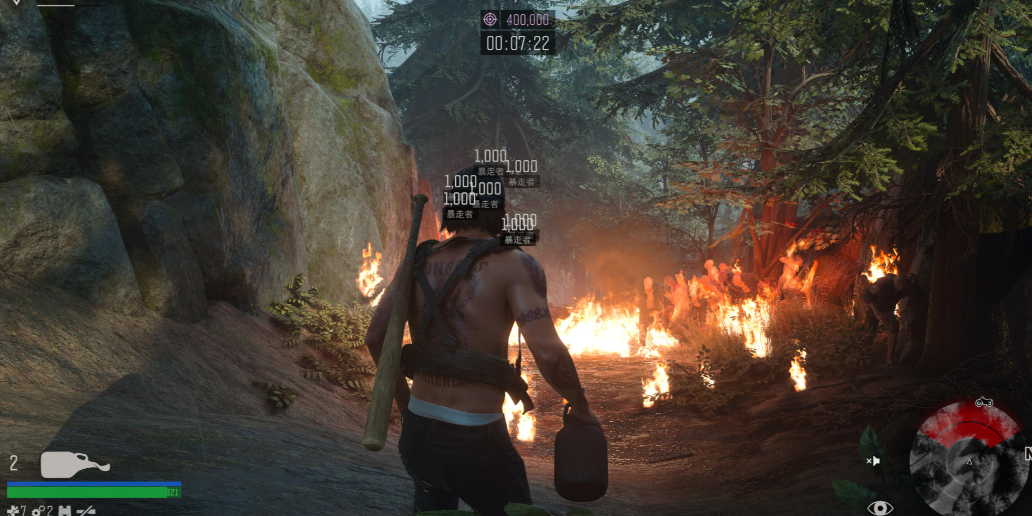Open the circular minimap
Screen dimensions: 1032x516
click(966, 462)
